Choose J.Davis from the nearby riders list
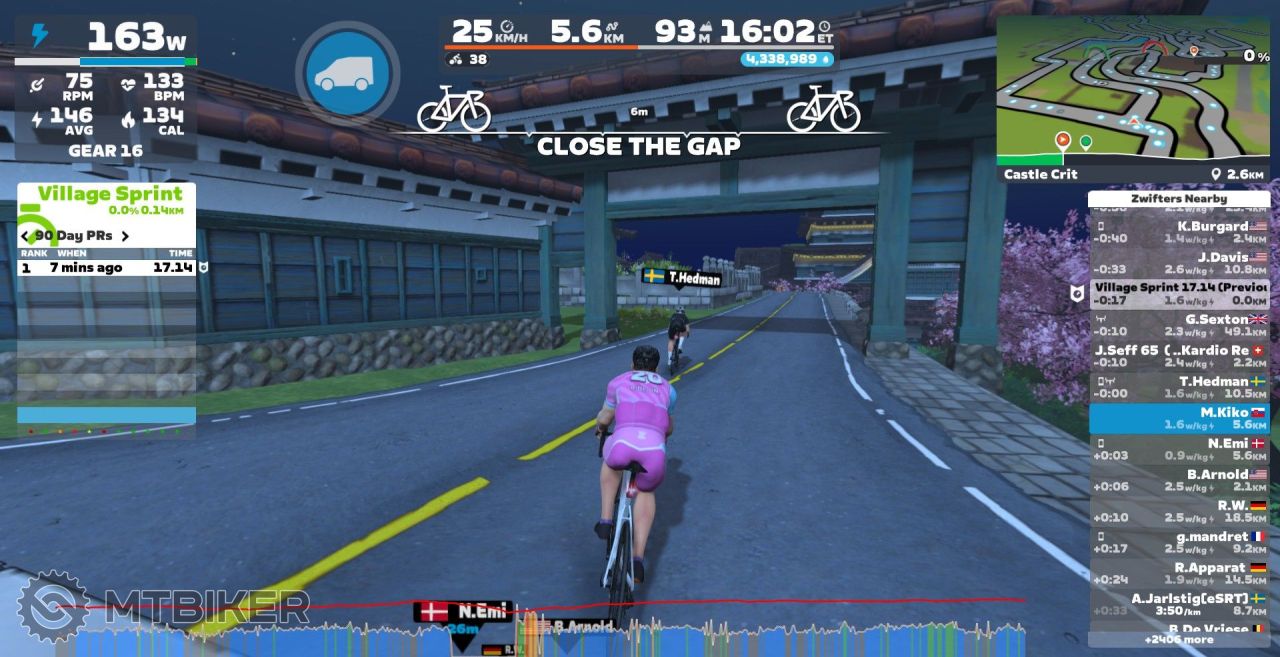 click(x=1179, y=263)
